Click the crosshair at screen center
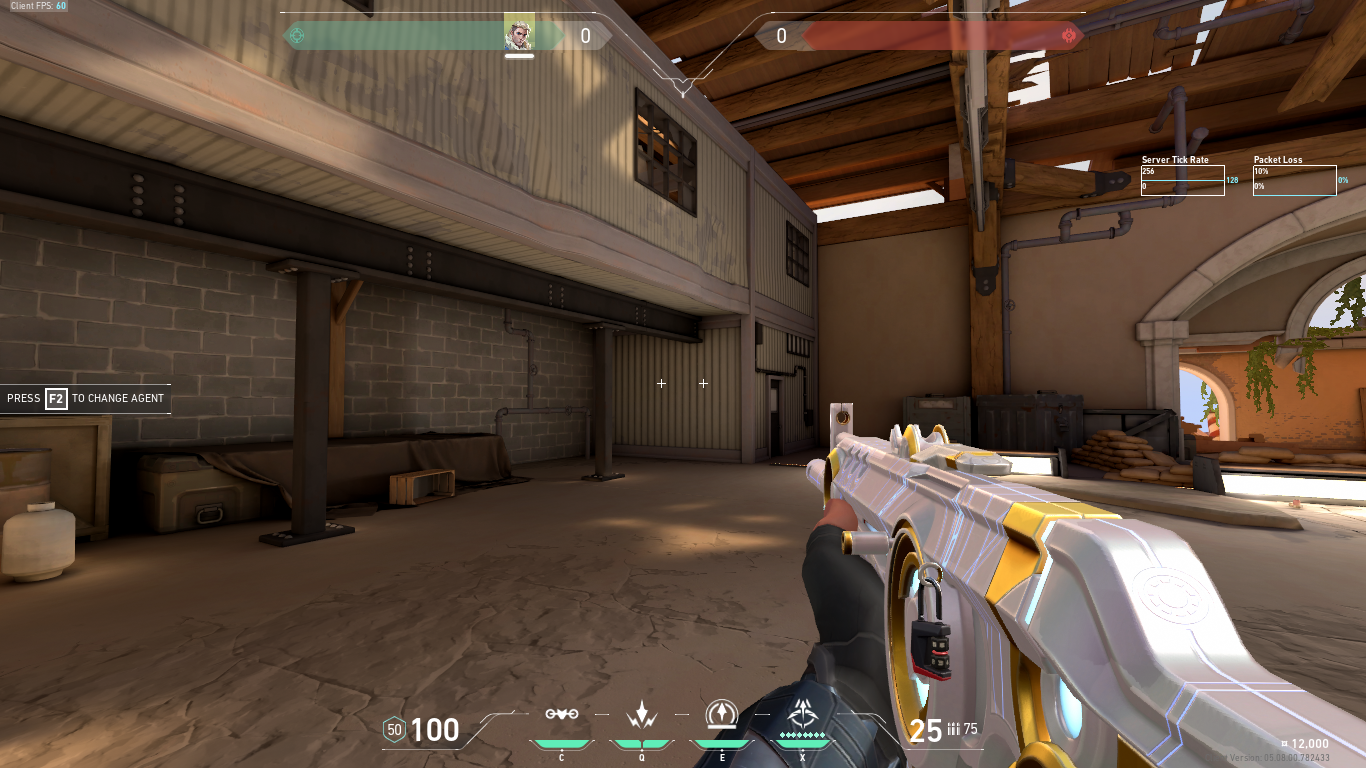1366x768 pixels. coord(683,384)
